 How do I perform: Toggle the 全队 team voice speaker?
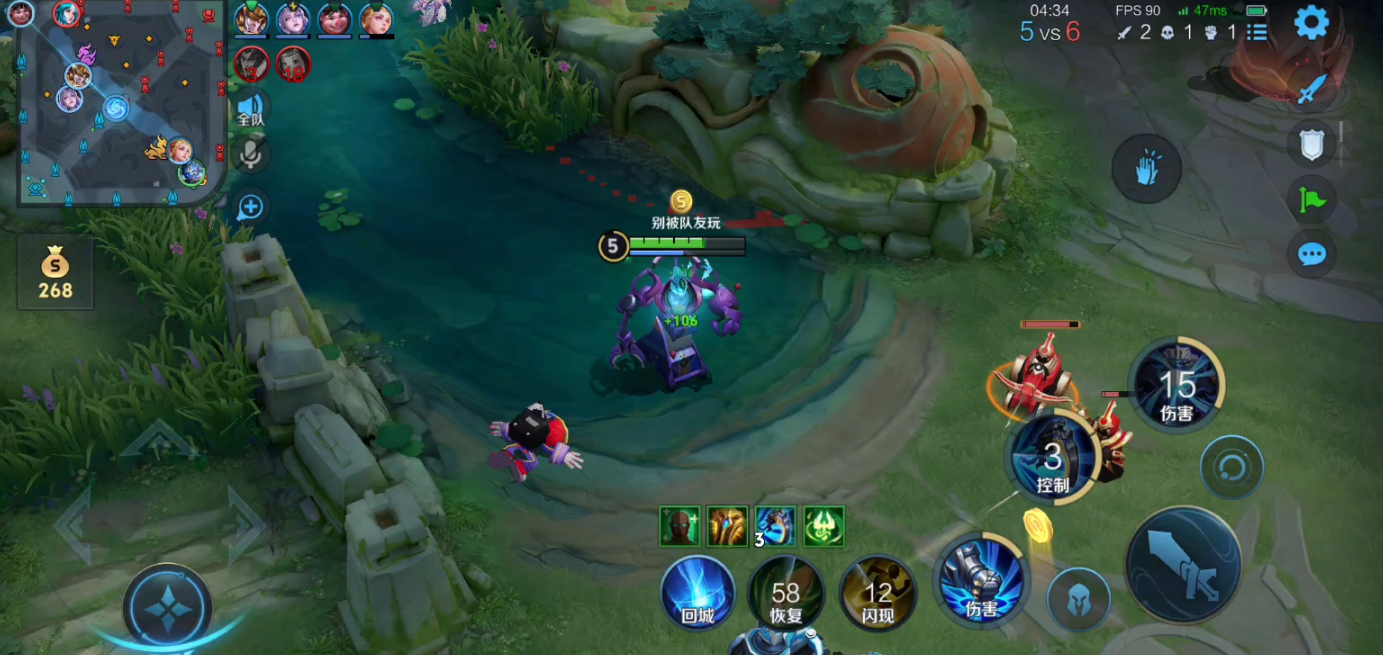pos(250,108)
